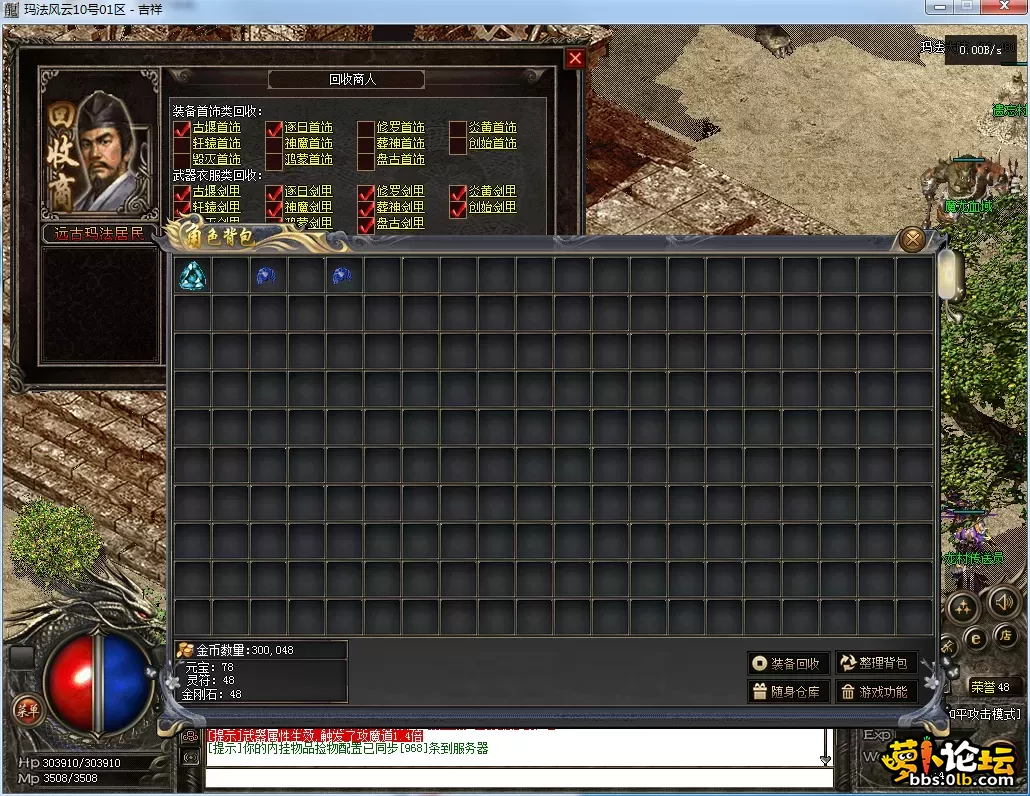Enable the 炎黄首饰 recycle option
This screenshot has height=796, width=1030.
458,128
